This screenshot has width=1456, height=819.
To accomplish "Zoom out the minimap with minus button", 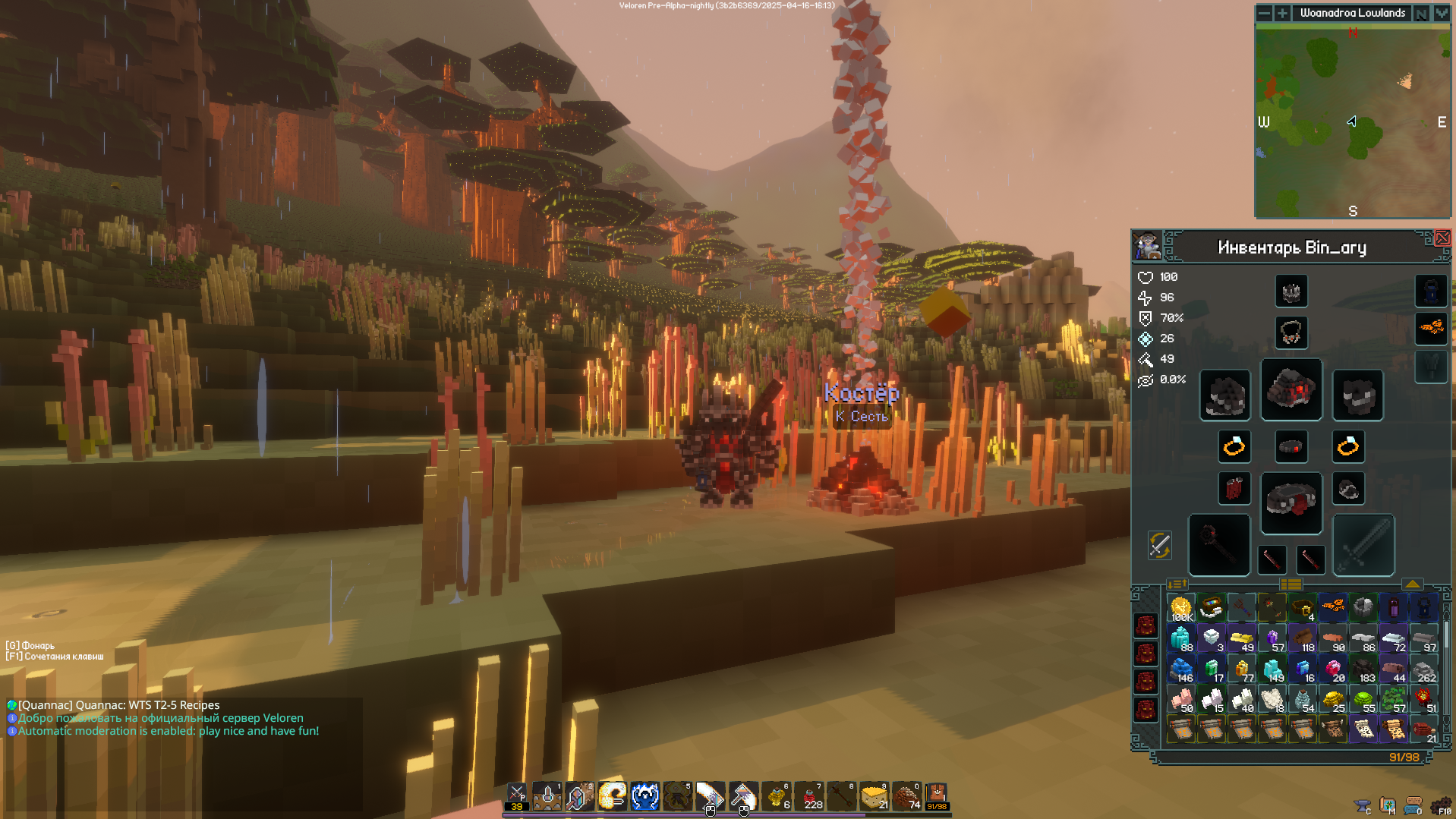I will tap(1264, 13).
